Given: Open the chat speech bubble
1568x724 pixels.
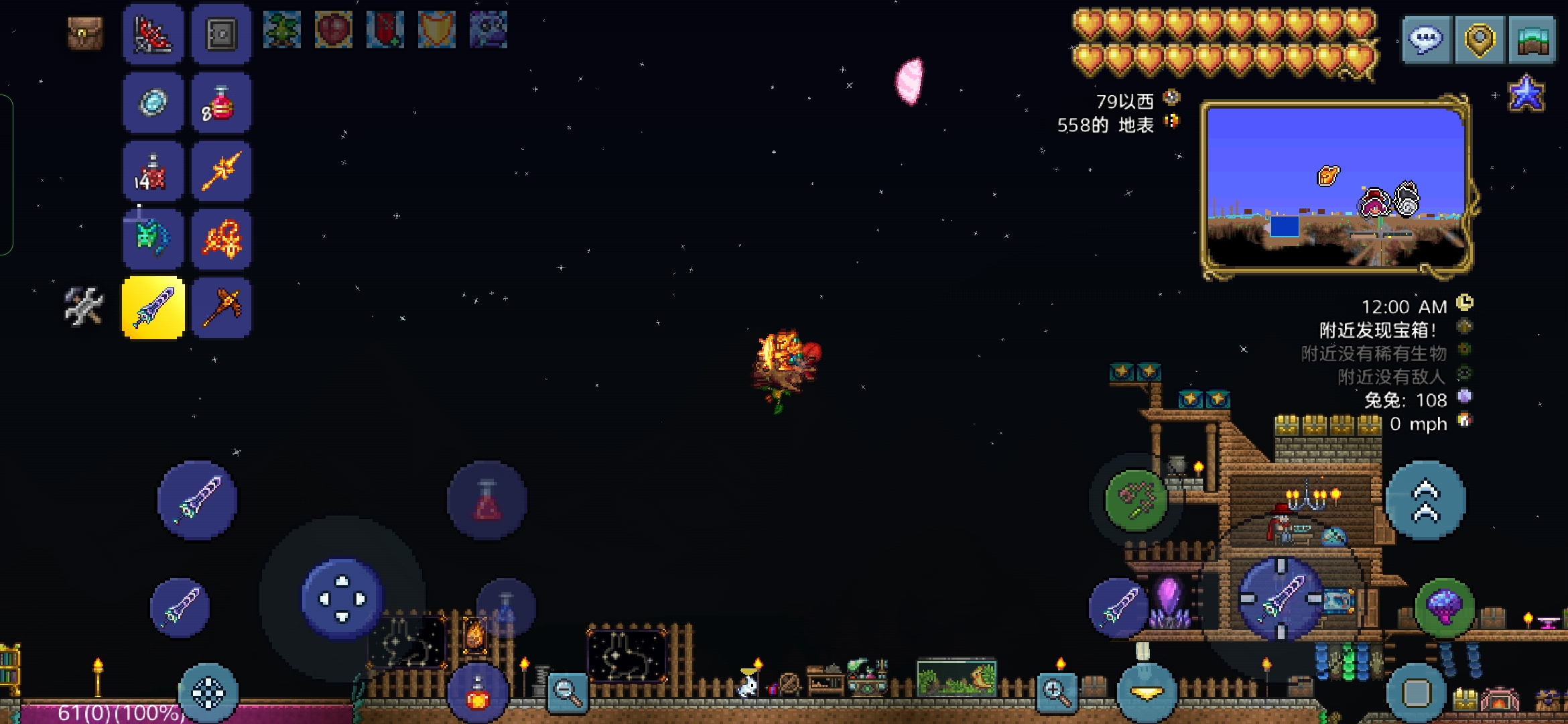Looking at the screenshot, I should coord(1426,40).
